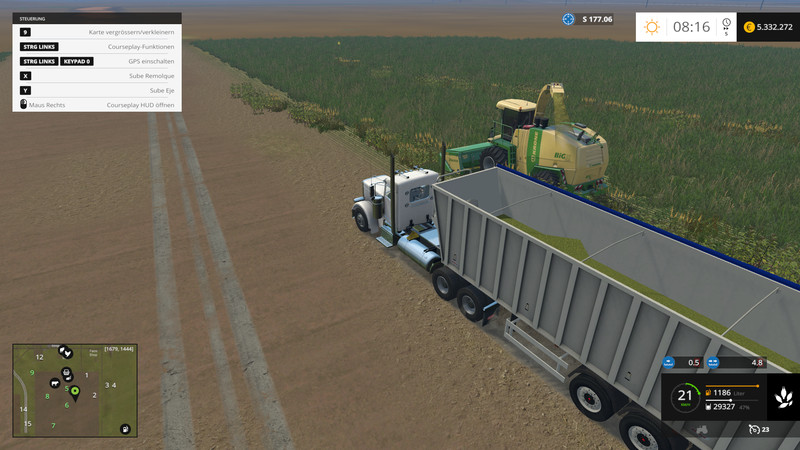Click the blue compass crosshair icon
This screenshot has height=450, width=800.
pos(569,19)
